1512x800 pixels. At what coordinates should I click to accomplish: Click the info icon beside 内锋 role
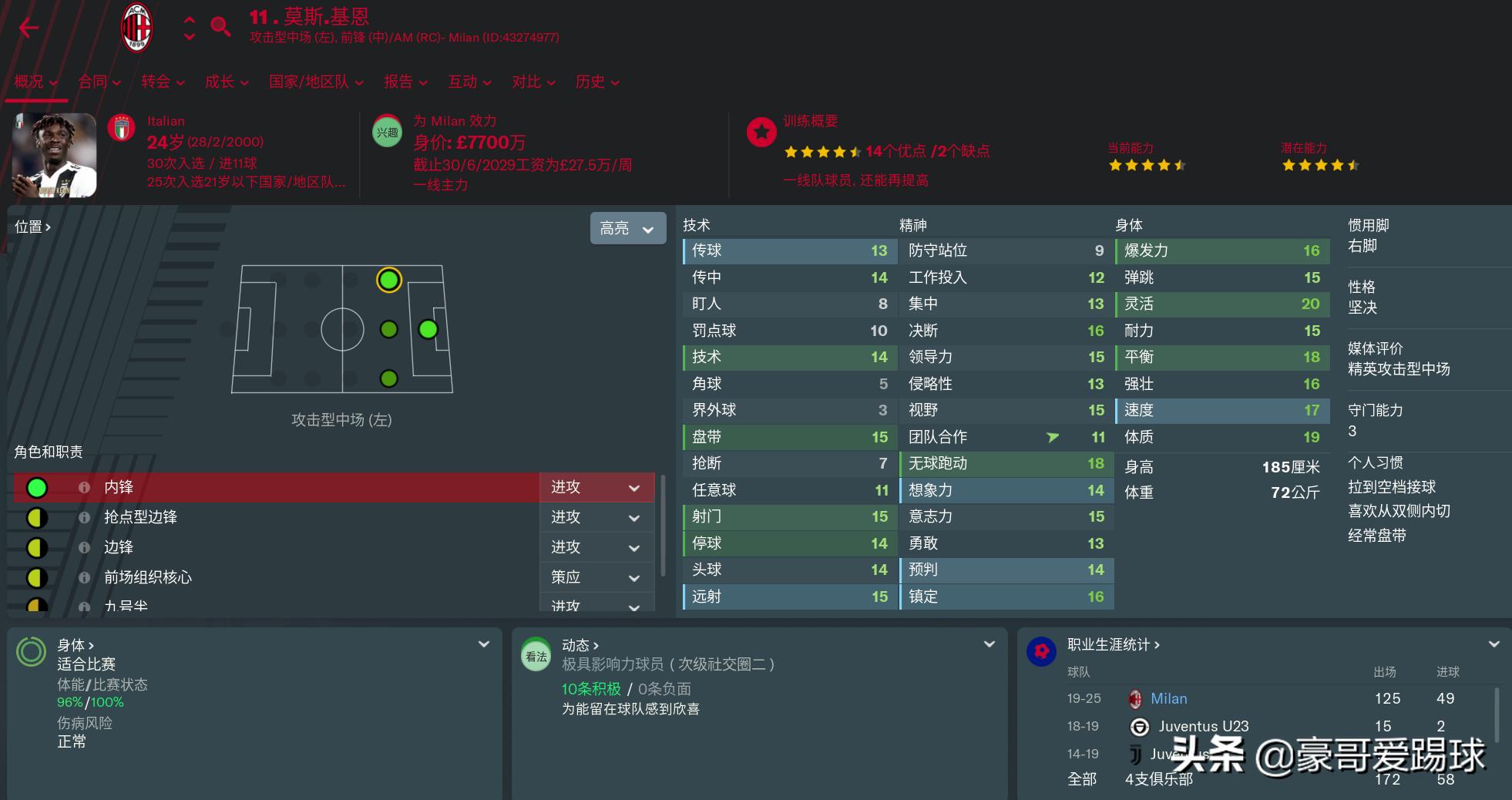85,487
